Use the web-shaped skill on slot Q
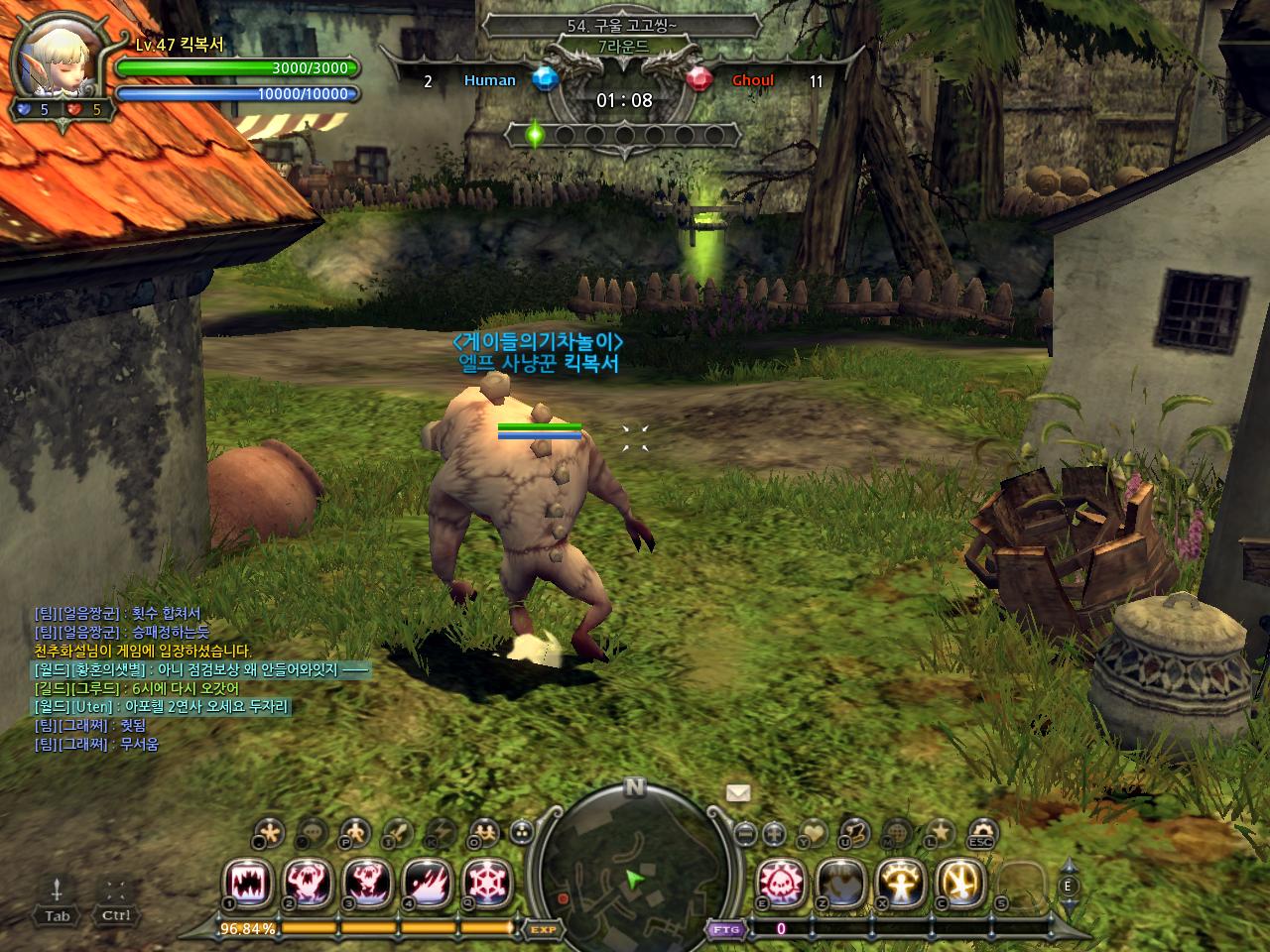 tap(486, 880)
